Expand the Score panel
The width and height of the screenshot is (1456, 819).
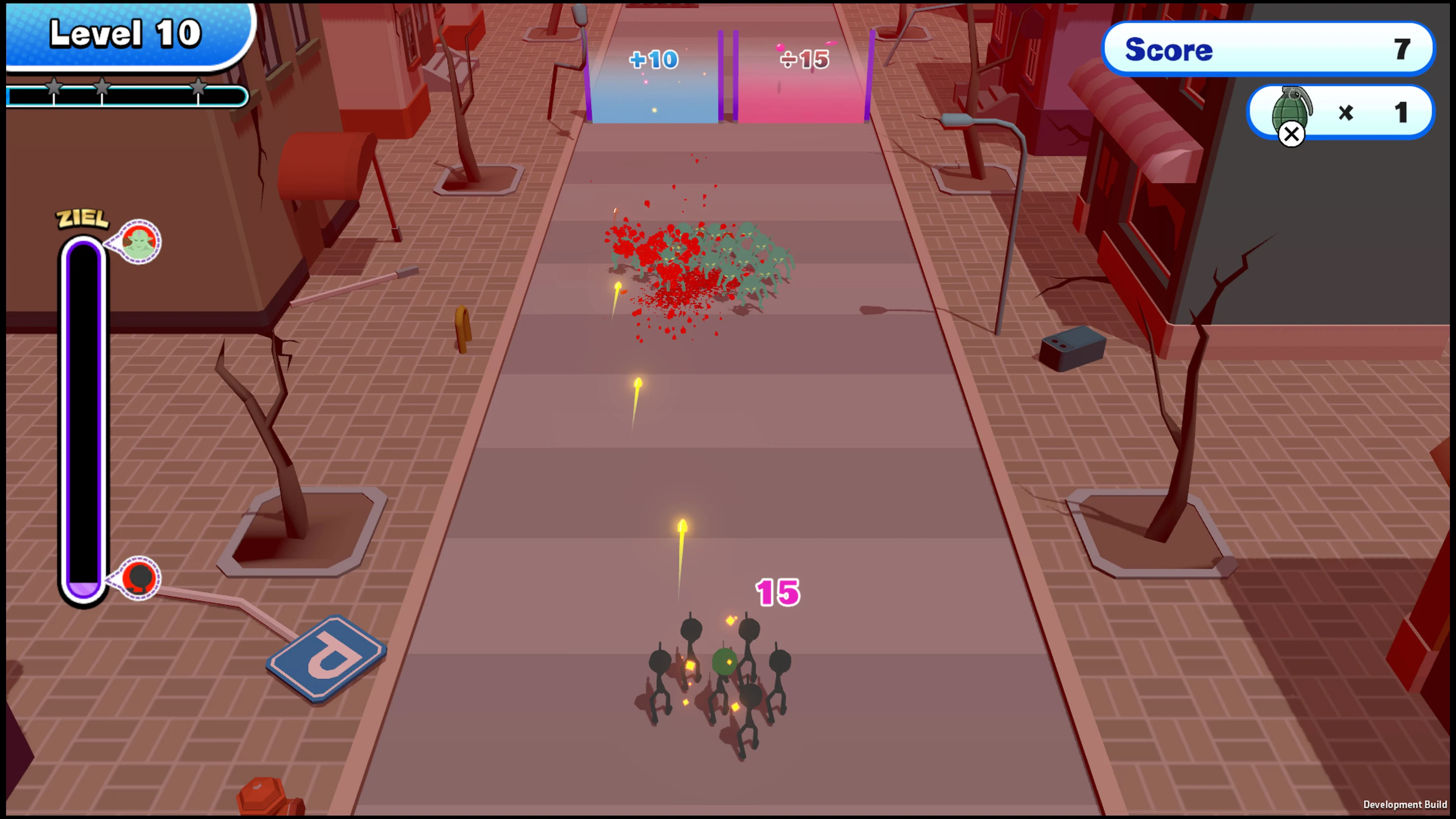click(x=1268, y=49)
